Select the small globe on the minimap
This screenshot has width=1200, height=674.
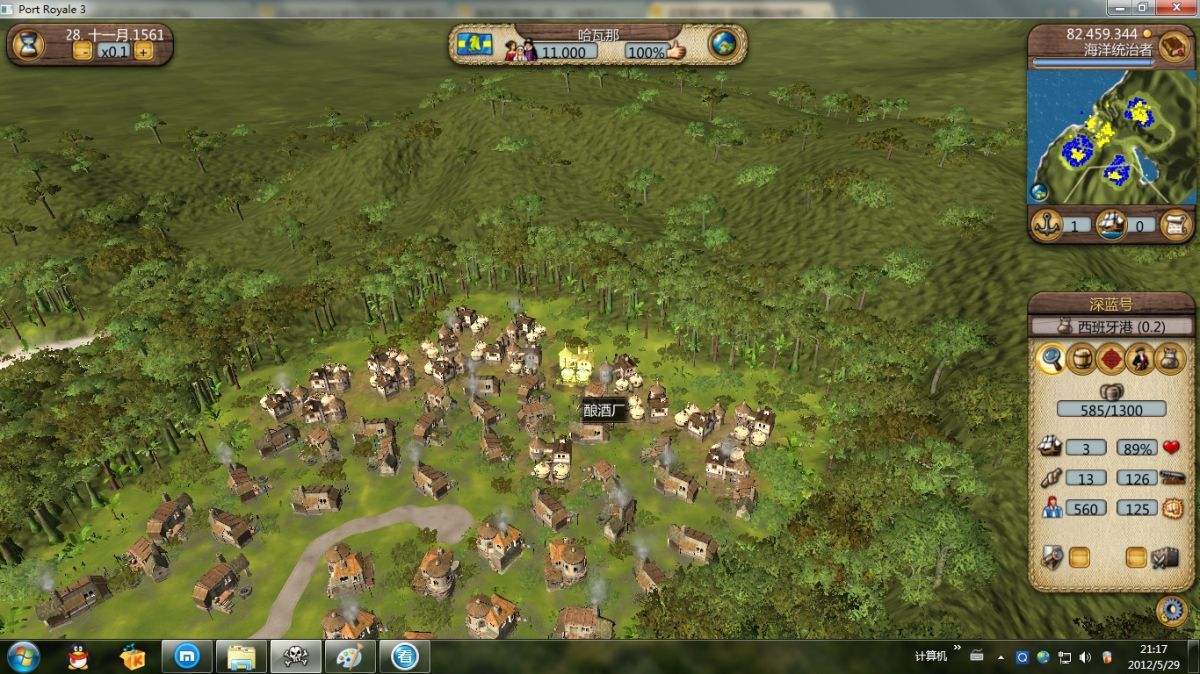click(x=1039, y=192)
